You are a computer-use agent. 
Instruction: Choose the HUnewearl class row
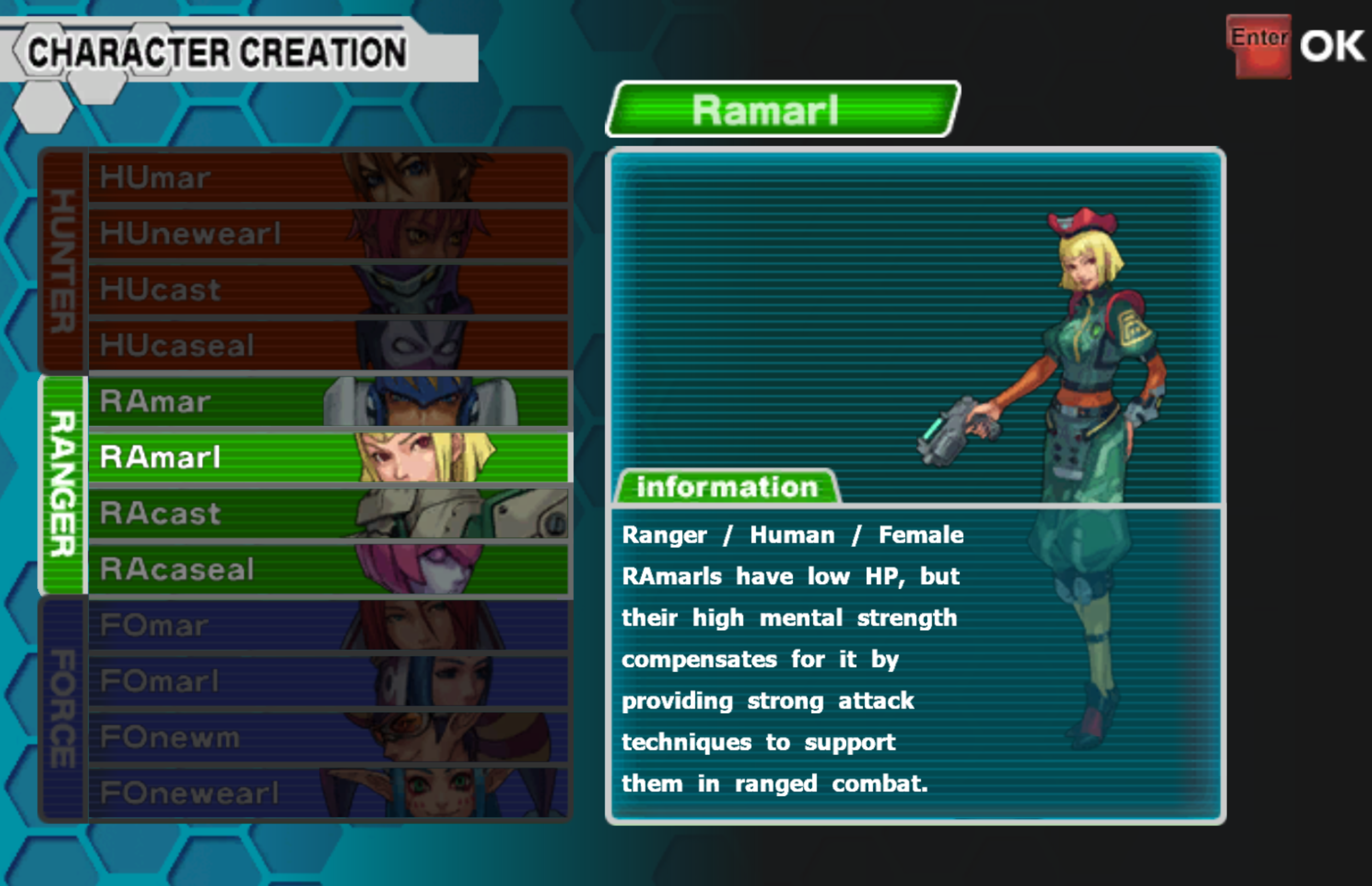point(328,233)
